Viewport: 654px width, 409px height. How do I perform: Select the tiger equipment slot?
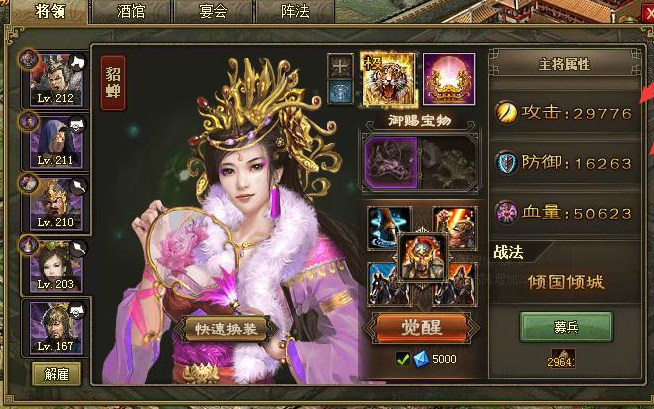coord(387,79)
